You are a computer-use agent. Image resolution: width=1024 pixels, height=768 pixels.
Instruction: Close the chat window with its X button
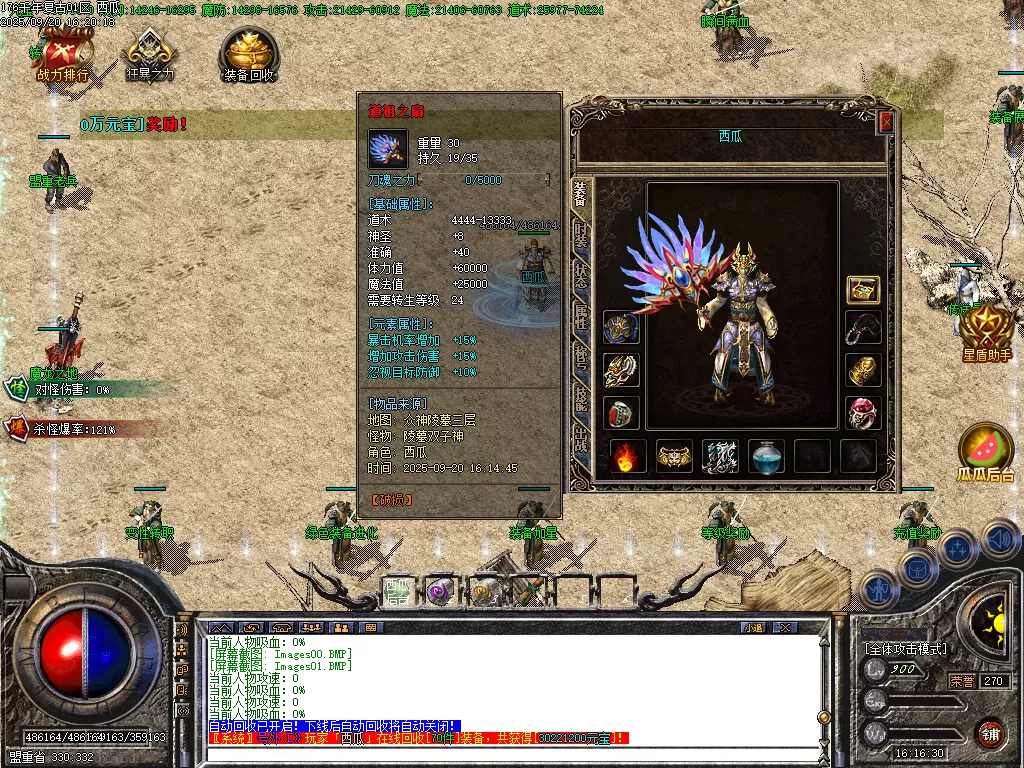click(785, 627)
